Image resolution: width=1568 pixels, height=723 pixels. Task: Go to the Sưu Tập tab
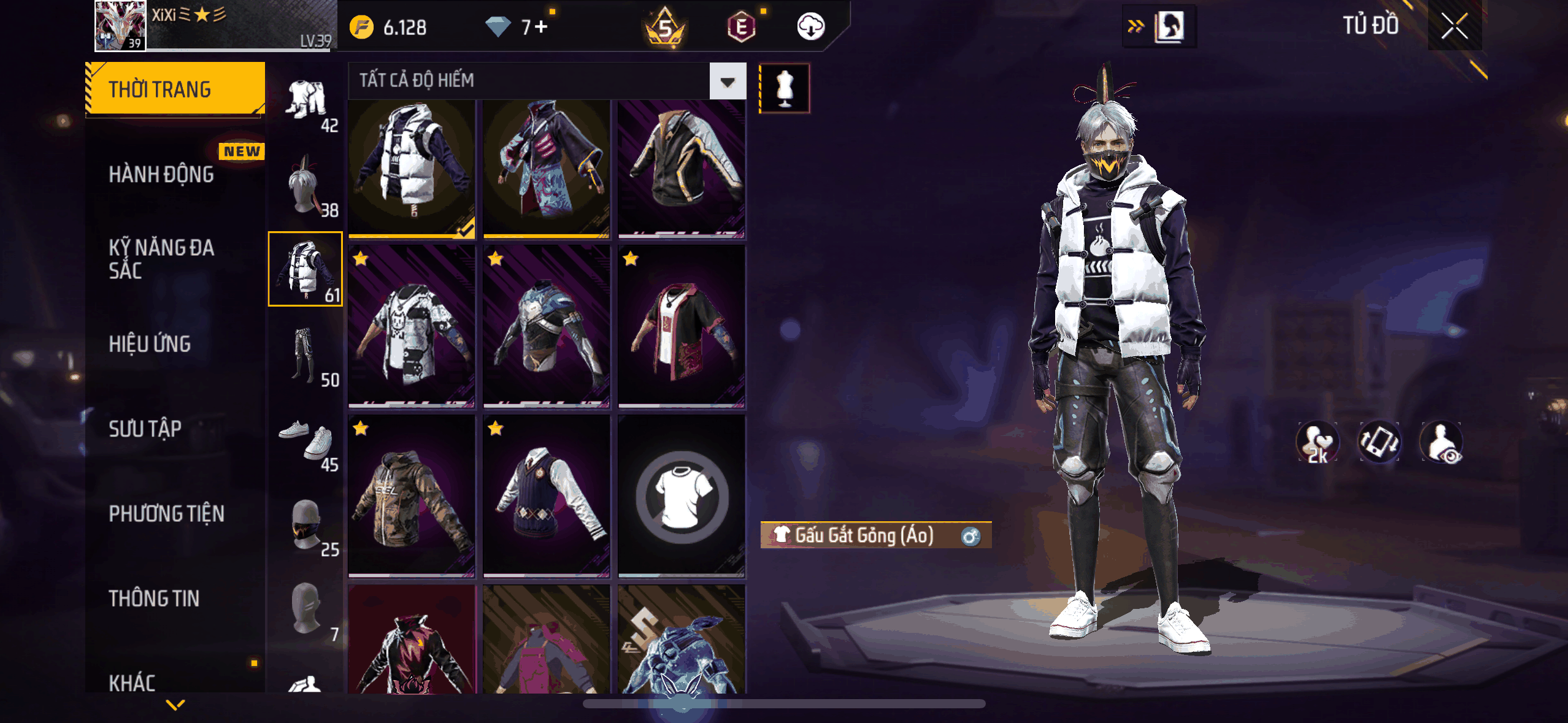pyautogui.click(x=145, y=429)
